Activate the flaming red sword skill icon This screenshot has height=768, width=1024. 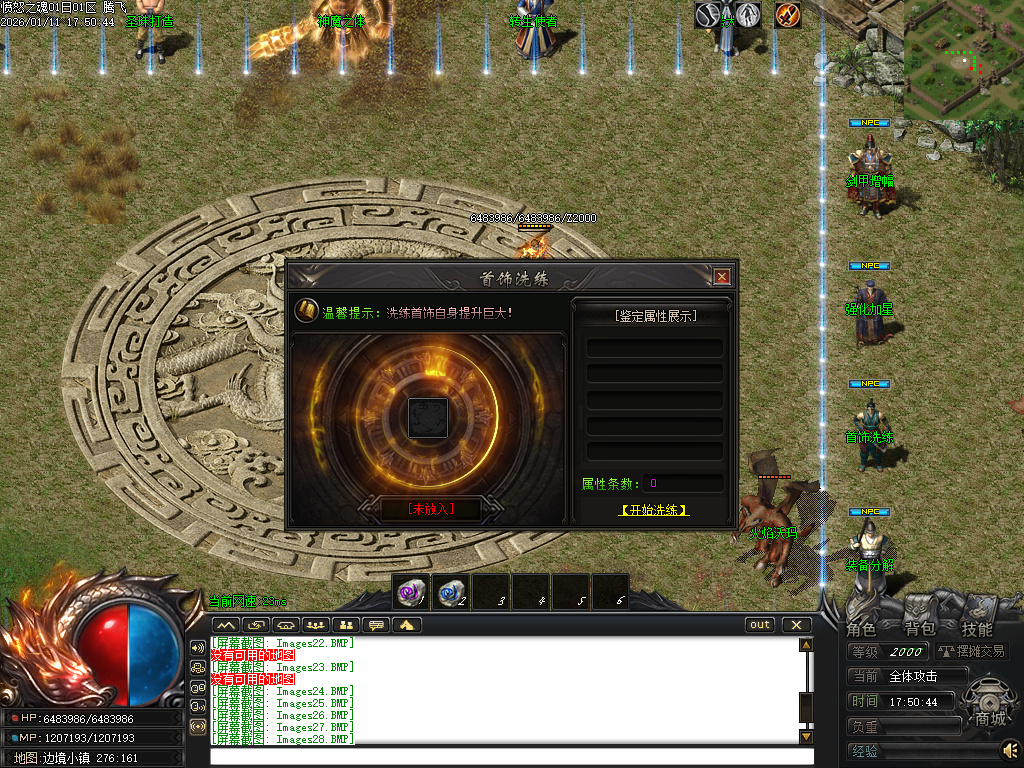(x=788, y=15)
